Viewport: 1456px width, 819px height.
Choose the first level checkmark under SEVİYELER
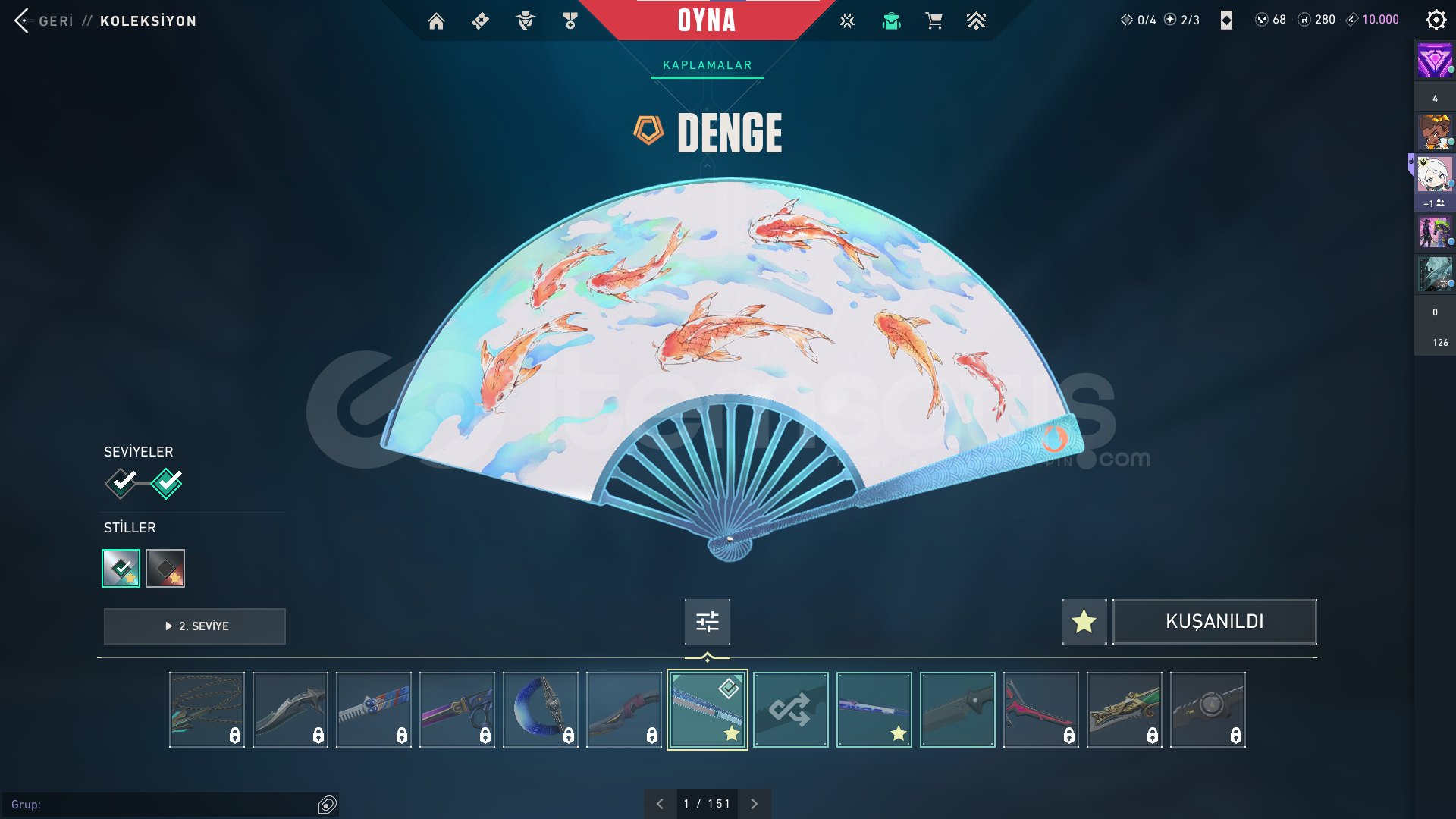(121, 483)
